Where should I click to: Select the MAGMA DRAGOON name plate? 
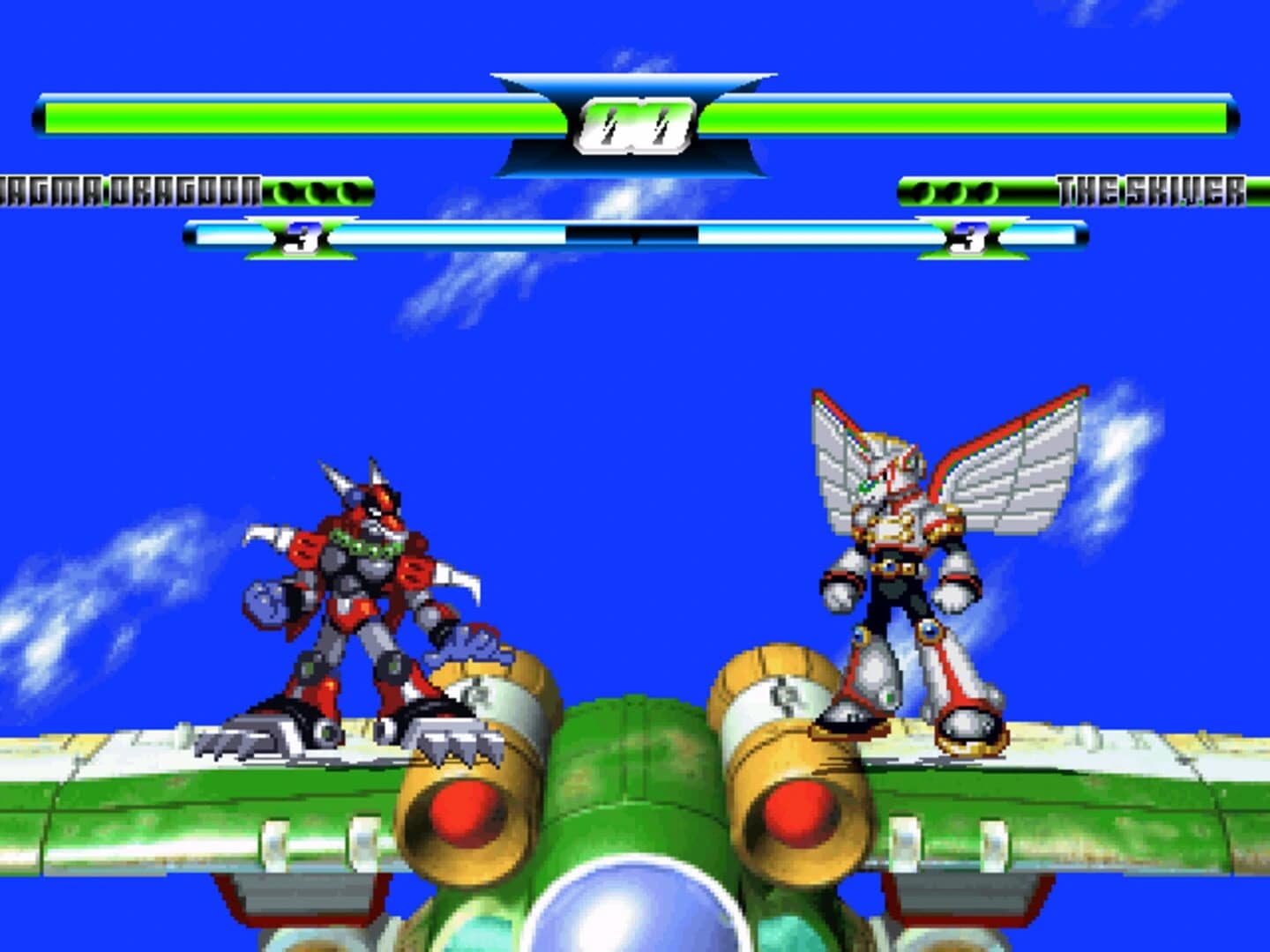click(x=132, y=187)
